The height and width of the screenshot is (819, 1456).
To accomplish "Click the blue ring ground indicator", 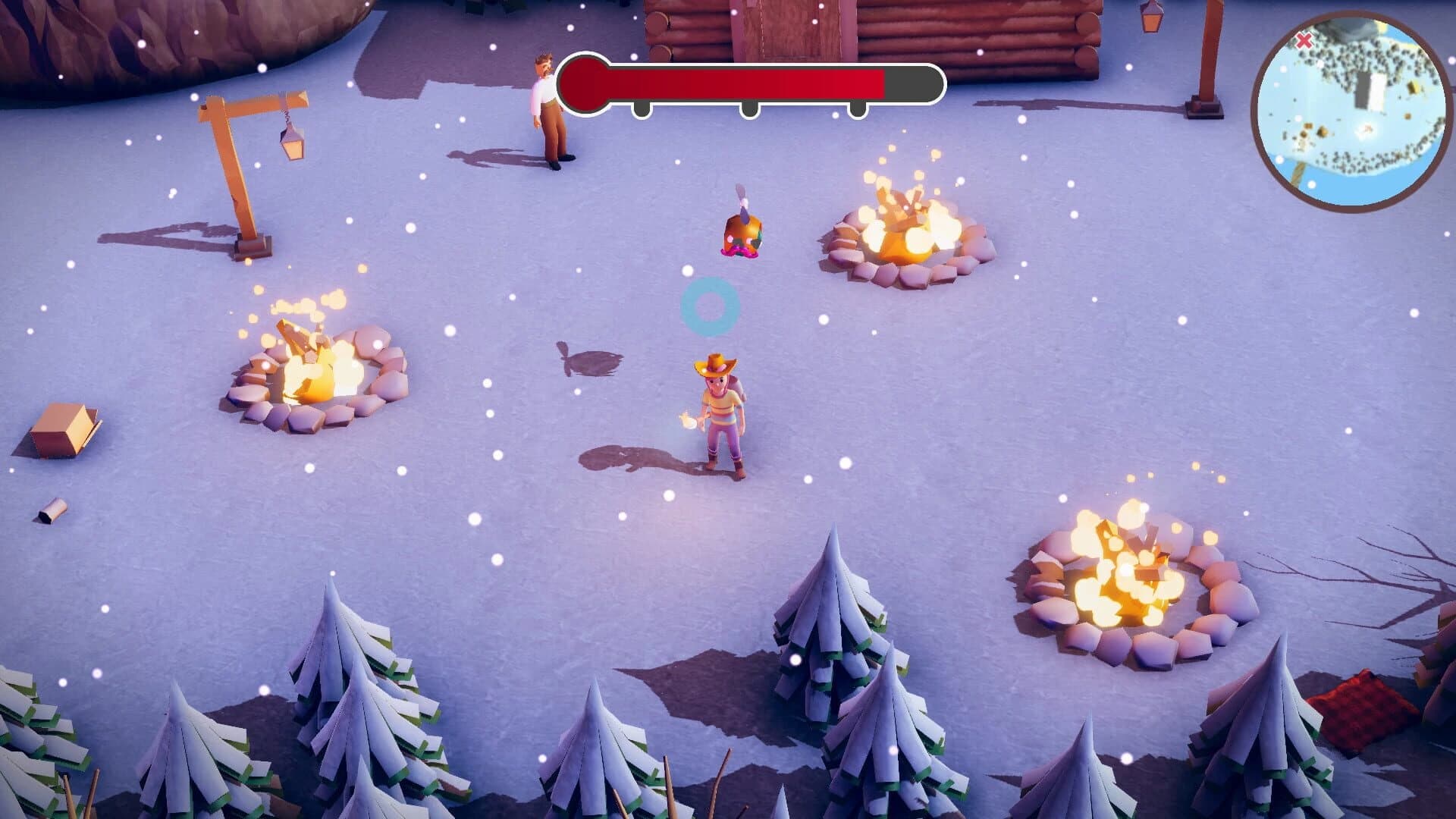I will click(711, 307).
